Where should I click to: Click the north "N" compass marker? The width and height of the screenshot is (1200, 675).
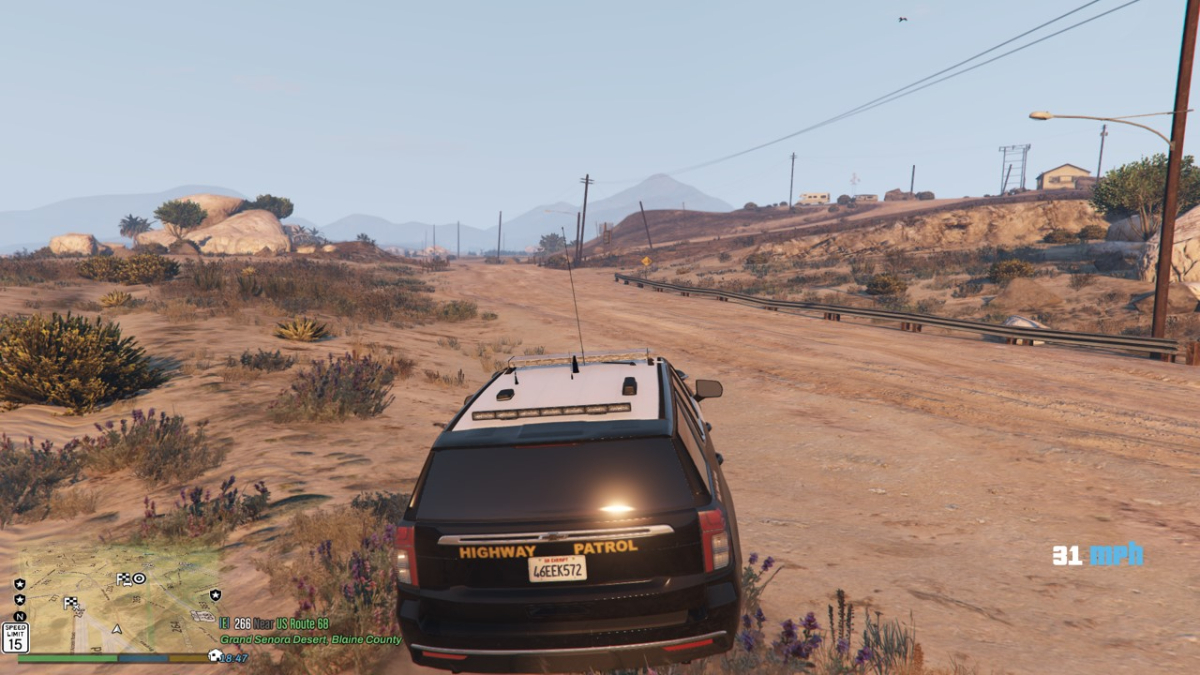[x=20, y=616]
